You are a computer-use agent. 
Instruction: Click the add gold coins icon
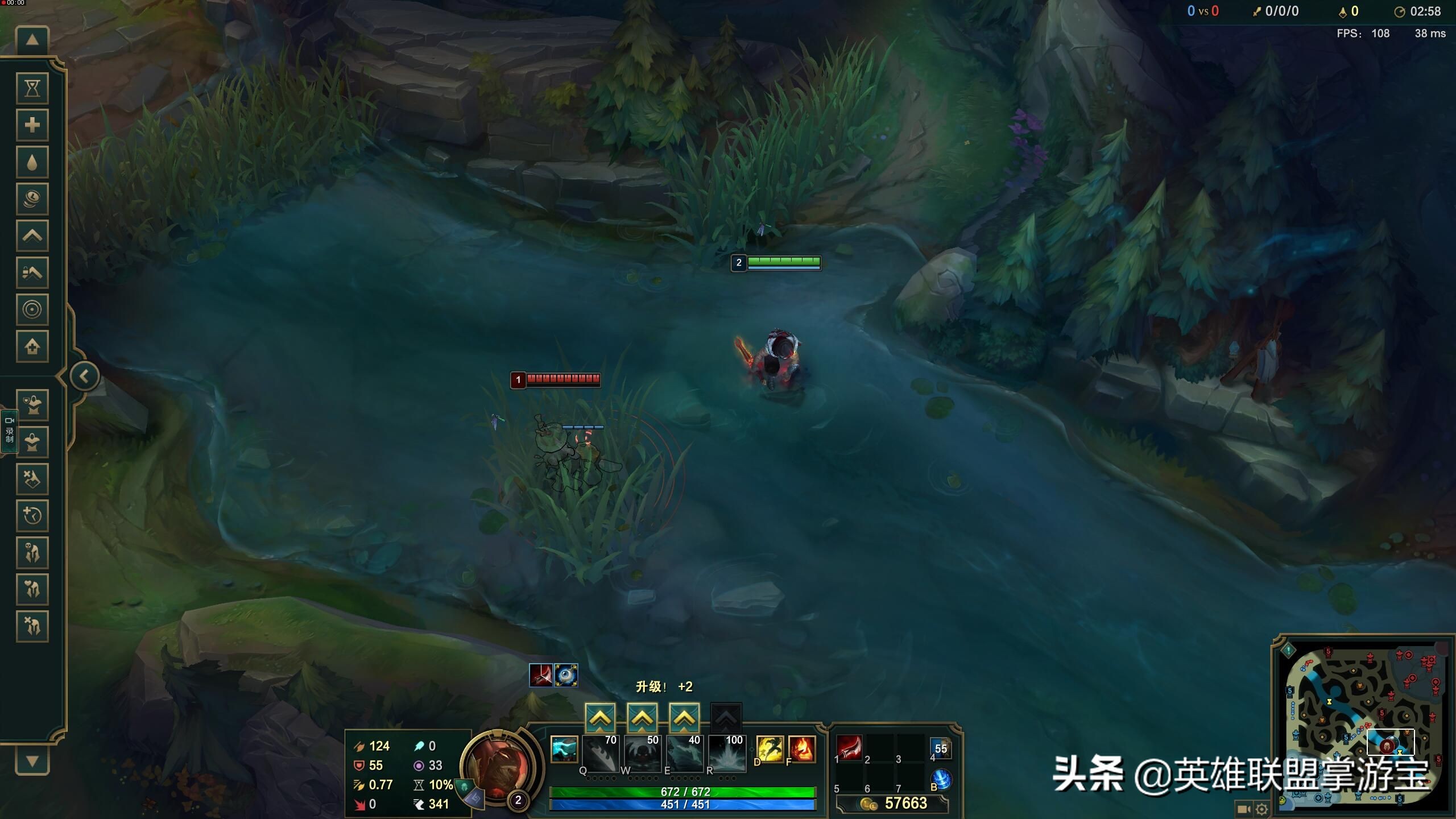click(x=32, y=199)
